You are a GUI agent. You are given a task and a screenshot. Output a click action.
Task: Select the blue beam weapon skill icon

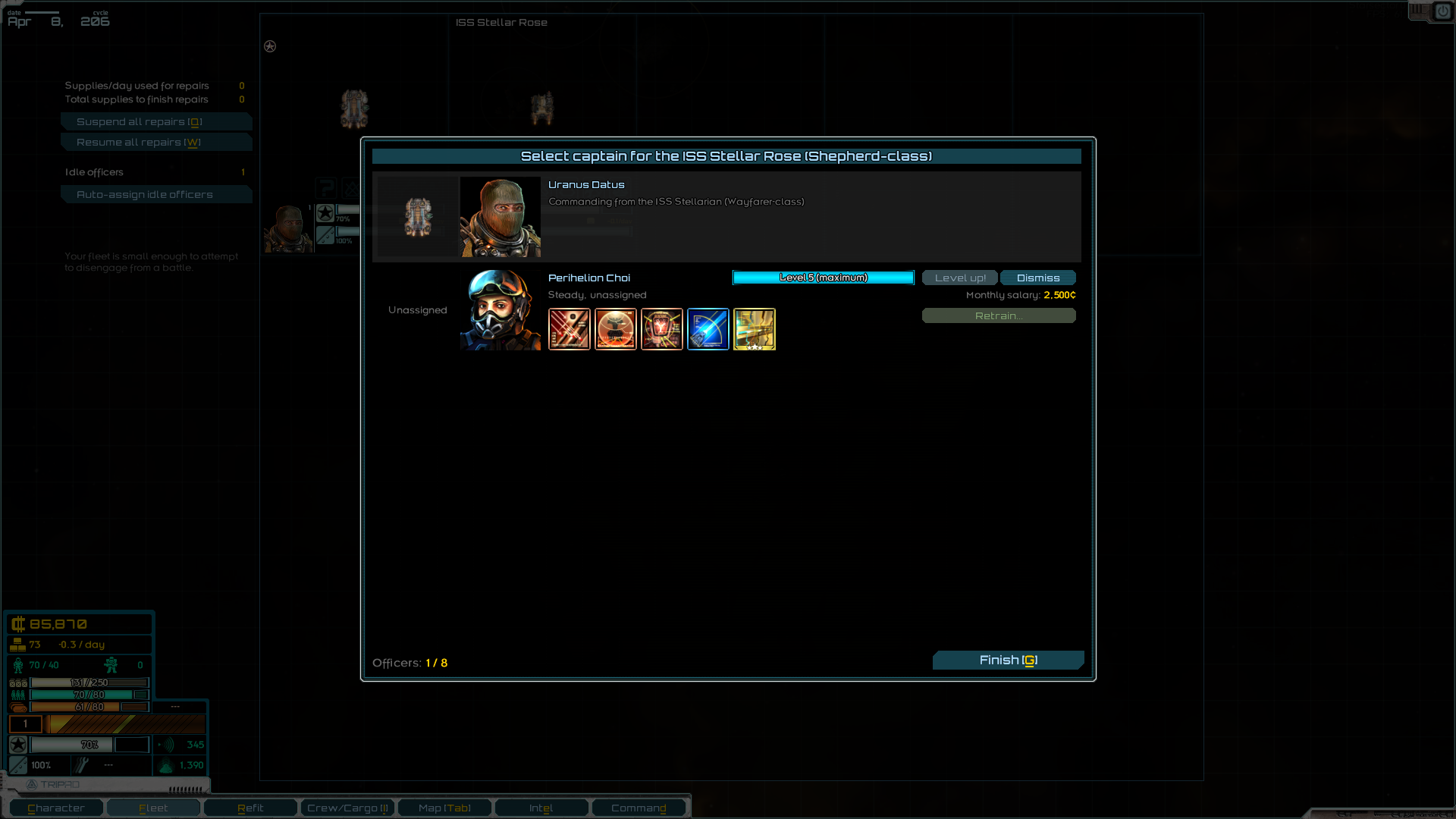[x=708, y=329]
